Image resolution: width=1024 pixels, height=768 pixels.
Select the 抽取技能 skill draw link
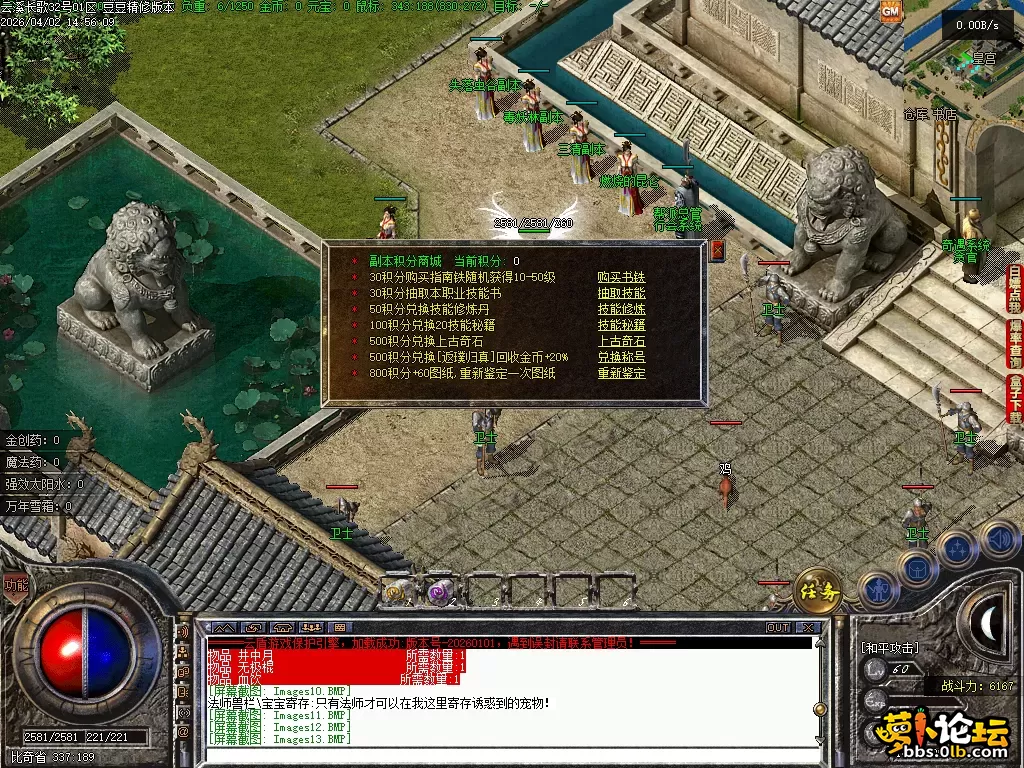(x=621, y=293)
